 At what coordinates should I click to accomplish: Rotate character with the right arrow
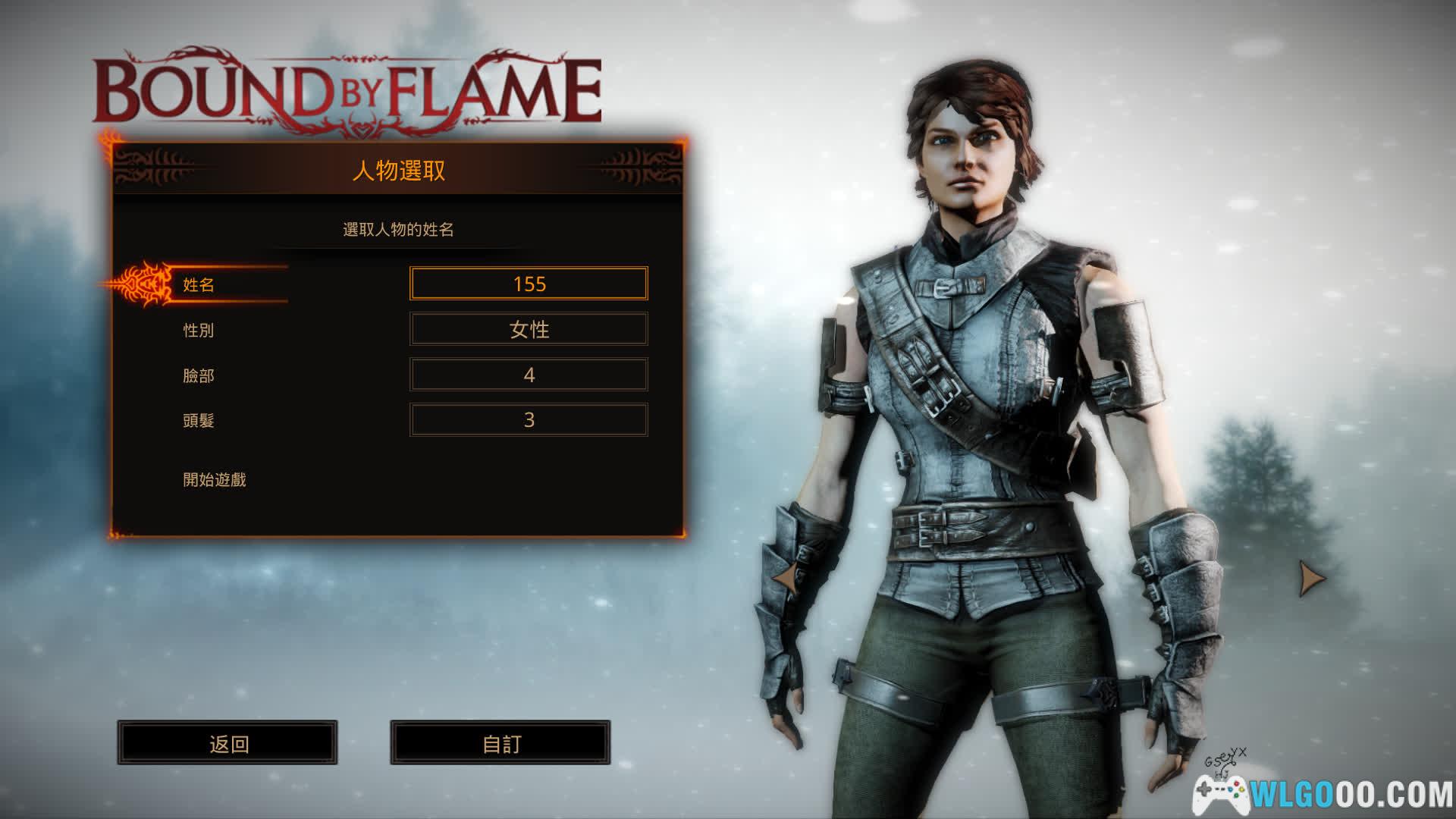coord(1310,578)
